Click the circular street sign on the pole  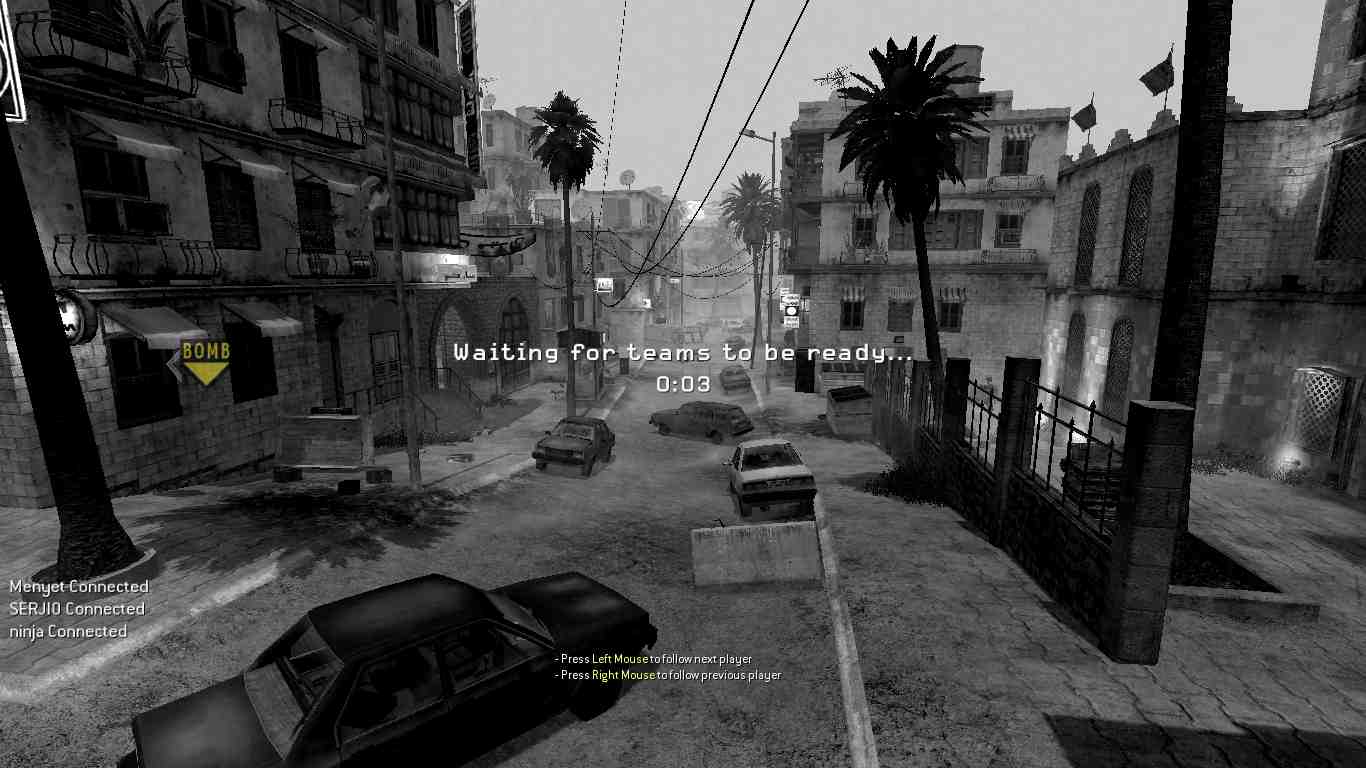[791, 311]
